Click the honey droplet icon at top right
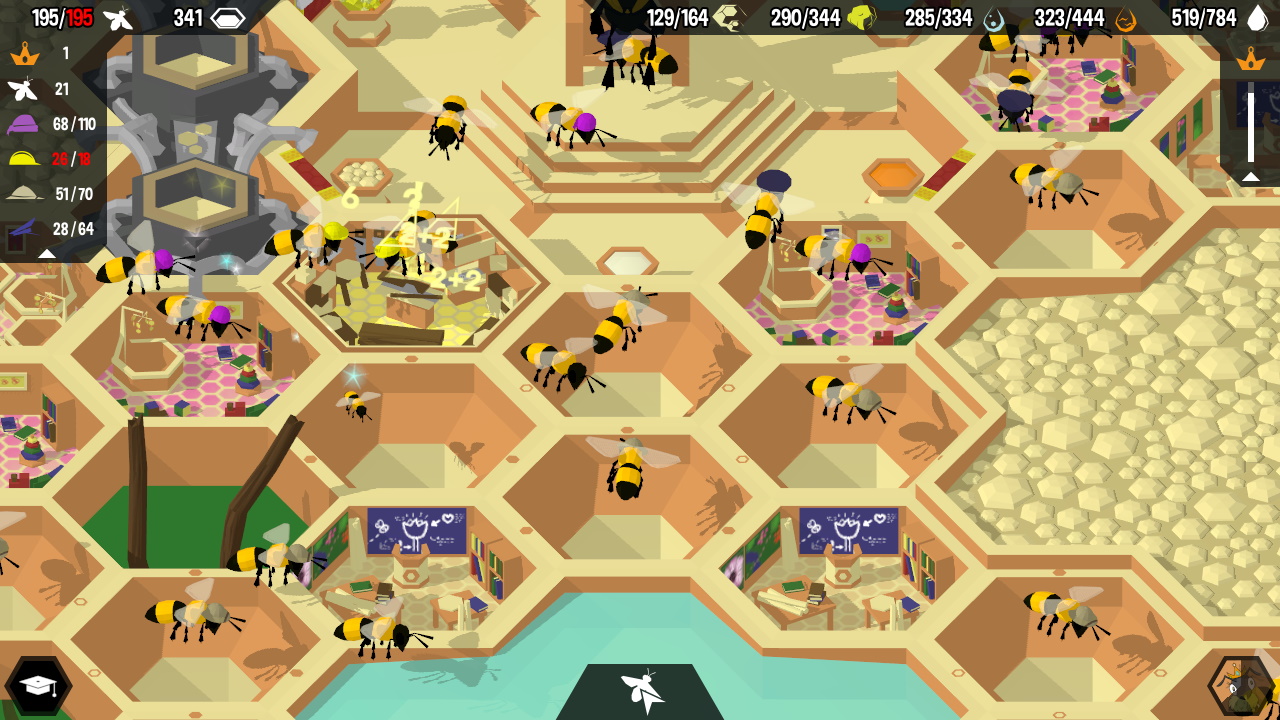 click(1256, 17)
